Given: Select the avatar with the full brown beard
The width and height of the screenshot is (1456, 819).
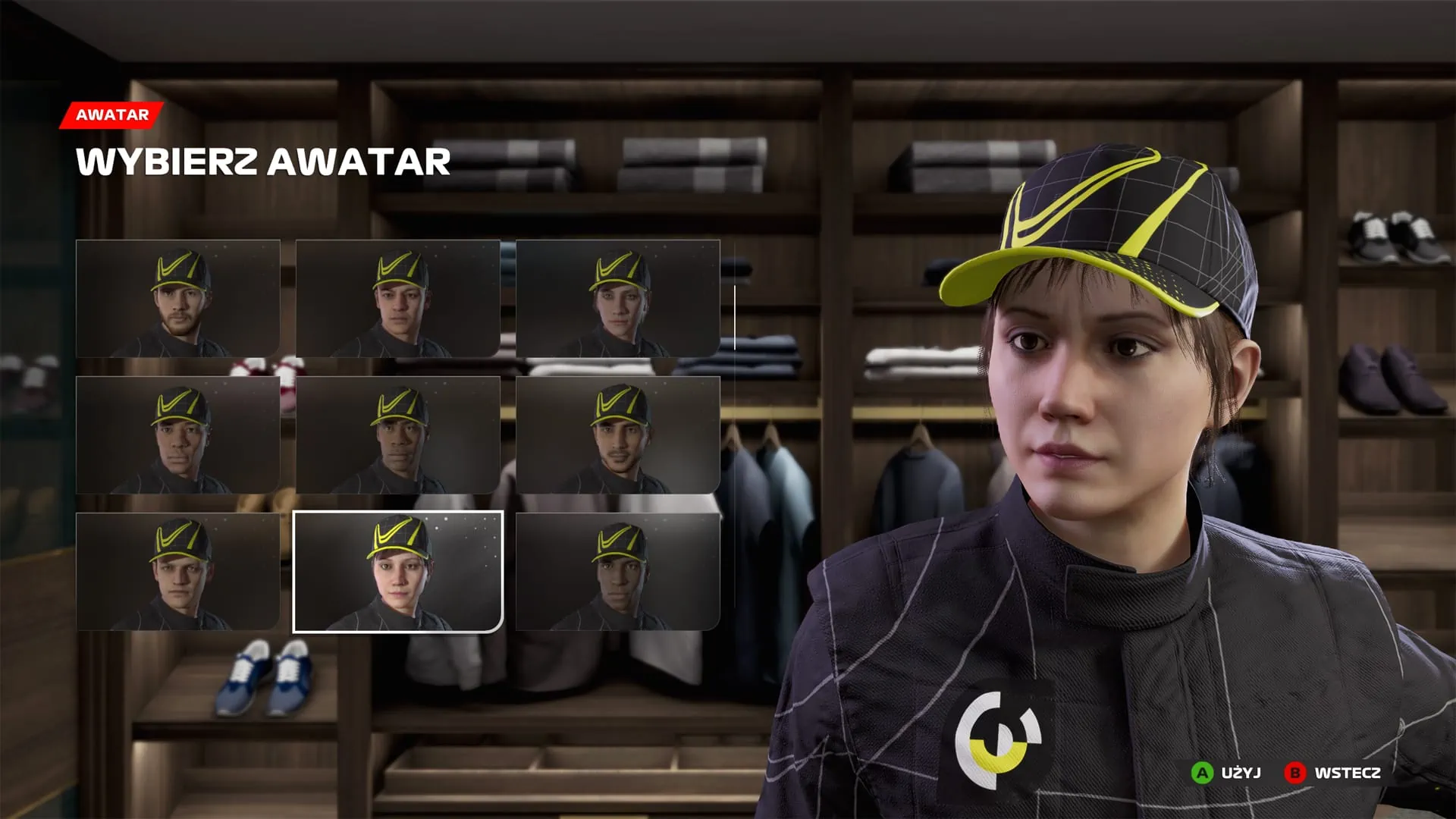Looking at the screenshot, I should (178, 299).
